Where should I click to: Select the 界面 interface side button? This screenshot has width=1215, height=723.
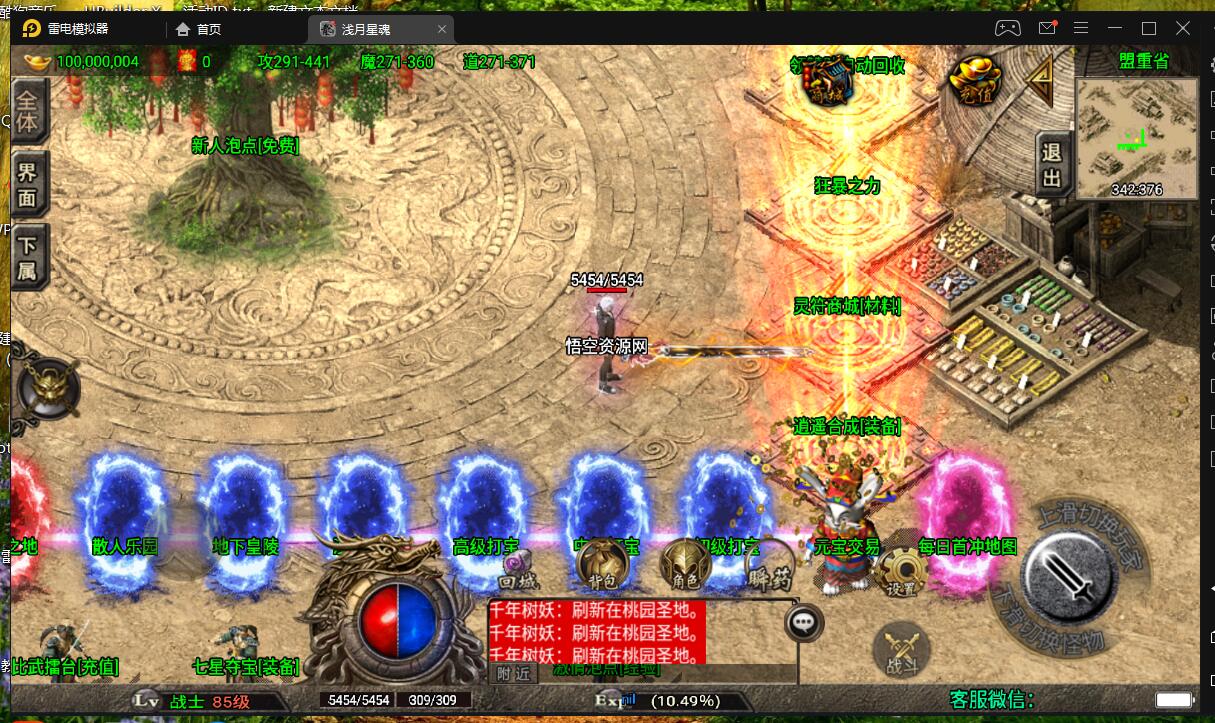(x=29, y=185)
